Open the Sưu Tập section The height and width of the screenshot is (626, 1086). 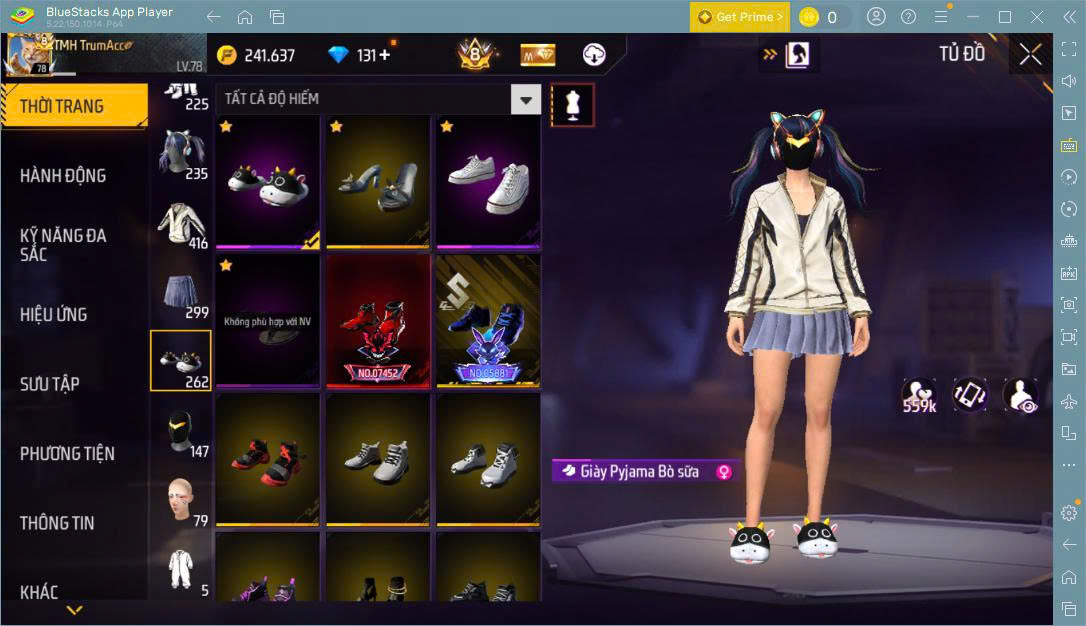click(50, 384)
